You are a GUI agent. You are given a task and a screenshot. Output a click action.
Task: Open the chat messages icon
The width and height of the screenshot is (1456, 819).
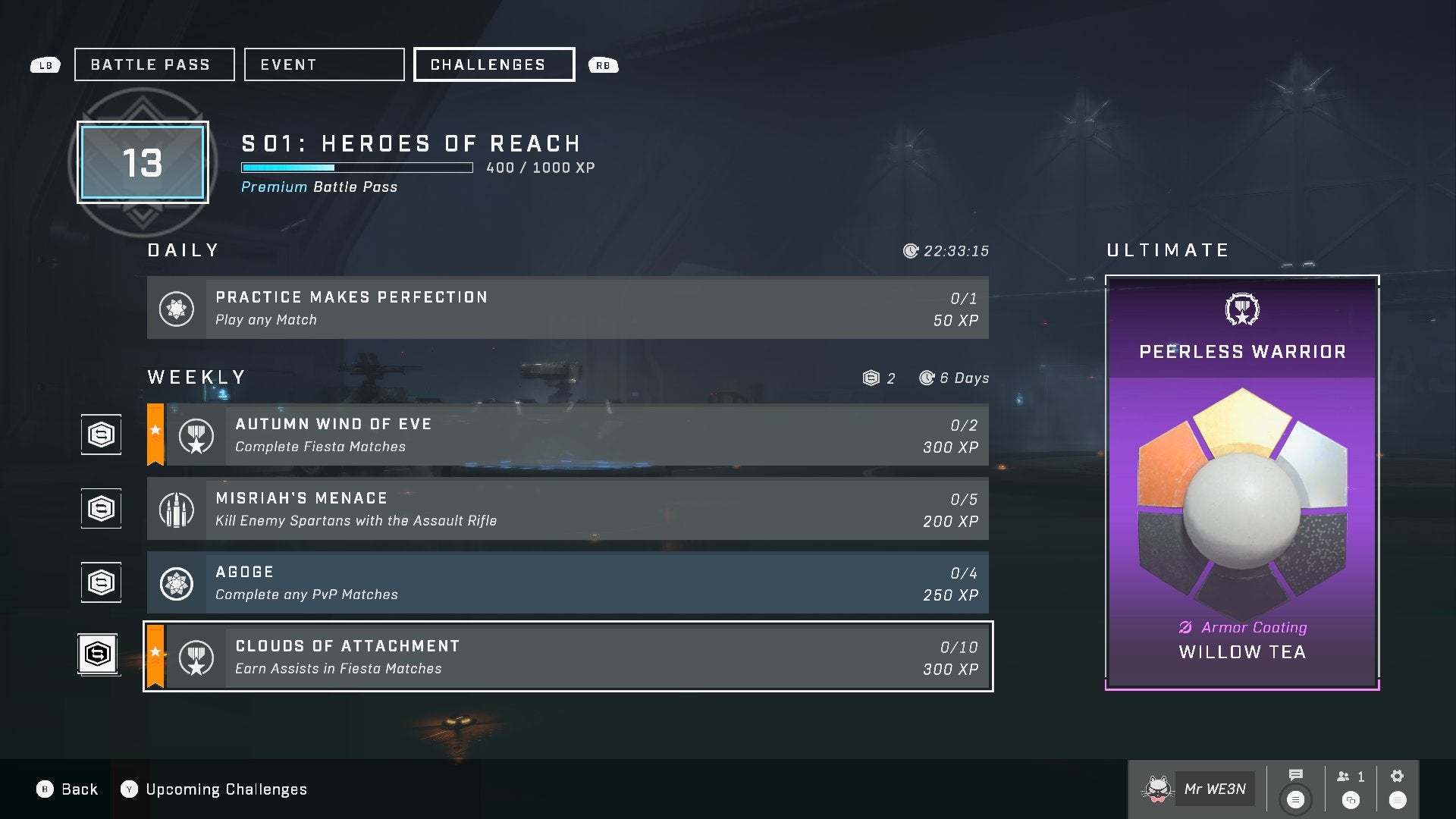pos(1294,776)
